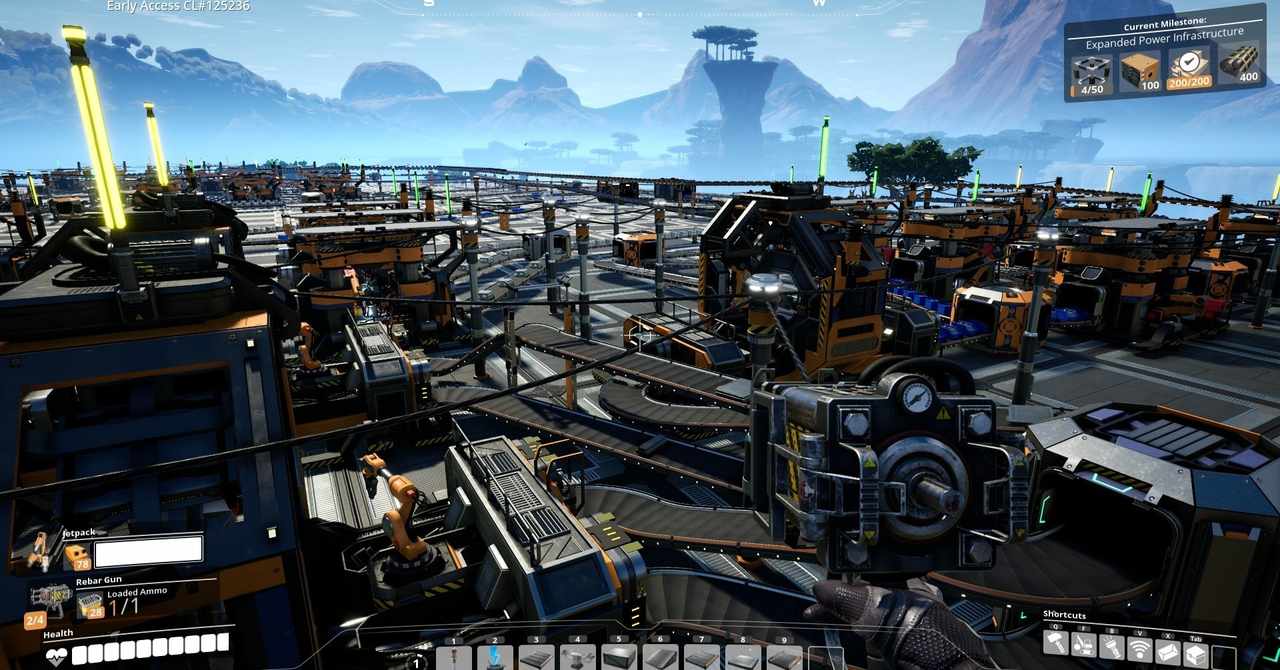Click the couch shortcut icon

tap(1168, 651)
